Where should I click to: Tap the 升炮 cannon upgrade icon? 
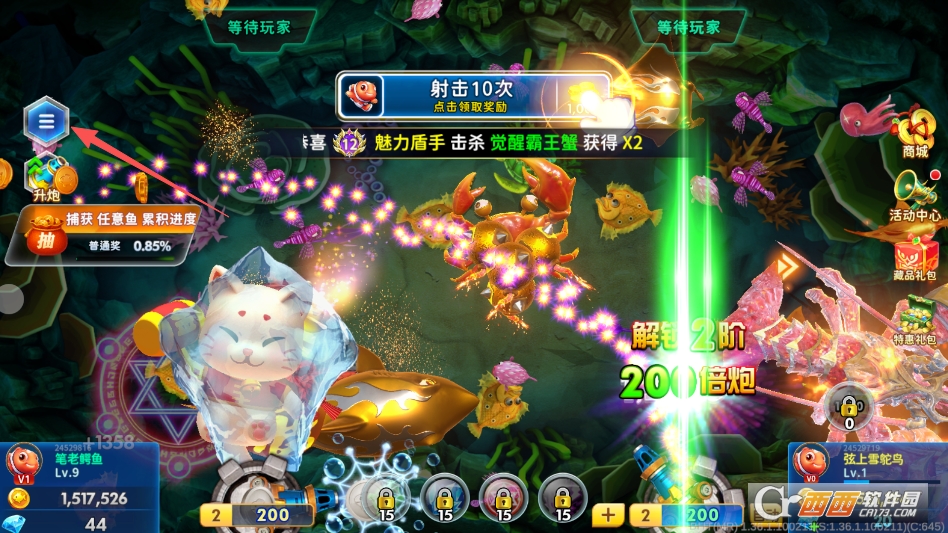[46, 176]
